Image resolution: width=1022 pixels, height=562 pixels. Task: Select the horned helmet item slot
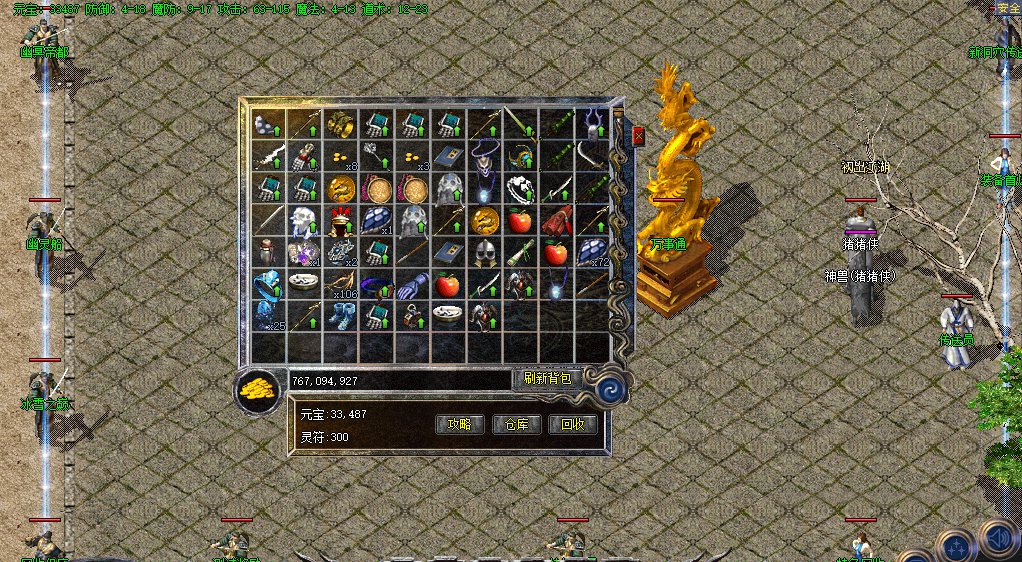(593, 124)
